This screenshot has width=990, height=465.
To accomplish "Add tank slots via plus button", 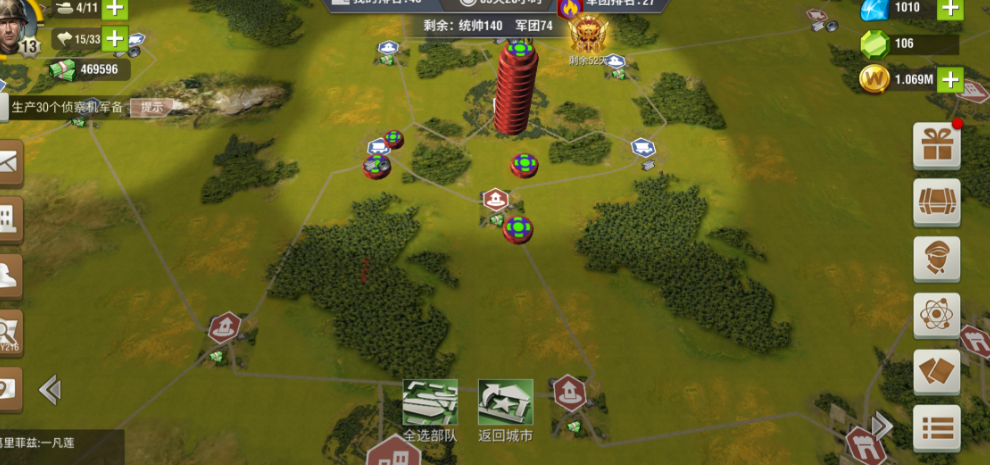I will pyautogui.click(x=115, y=8).
